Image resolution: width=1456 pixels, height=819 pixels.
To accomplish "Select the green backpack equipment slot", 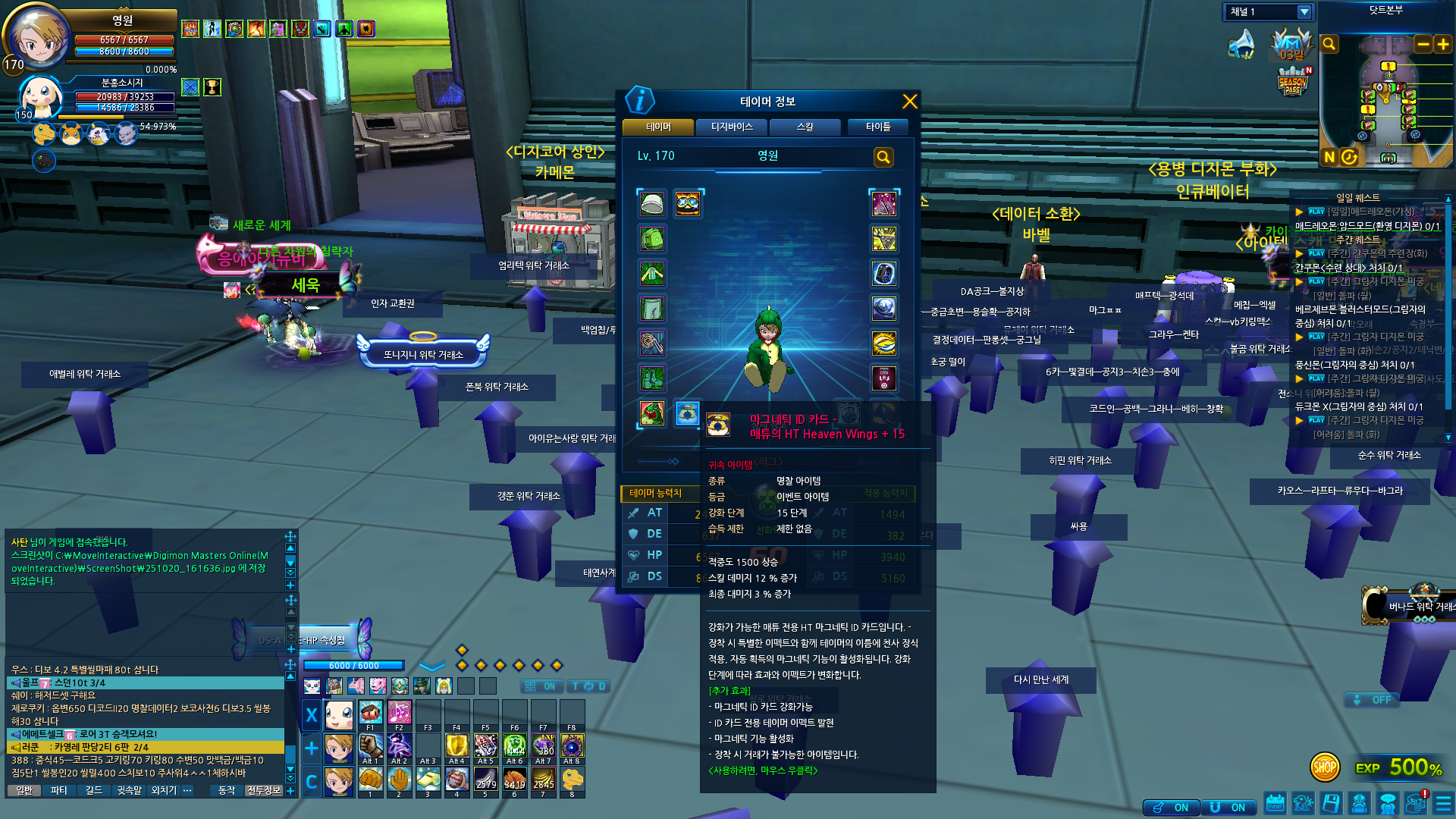I will [652, 239].
